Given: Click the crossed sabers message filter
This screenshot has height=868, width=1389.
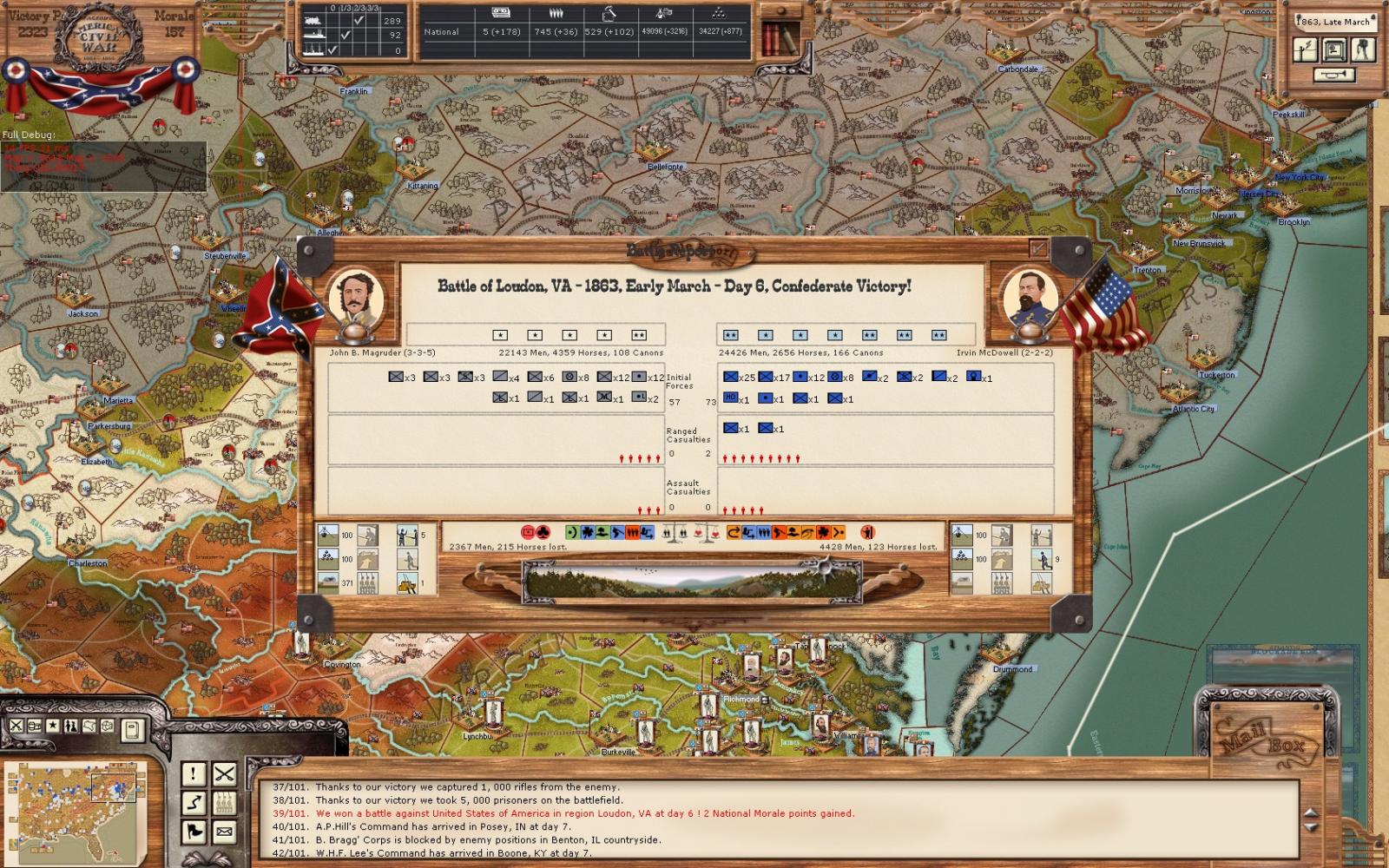Looking at the screenshot, I should tap(224, 773).
